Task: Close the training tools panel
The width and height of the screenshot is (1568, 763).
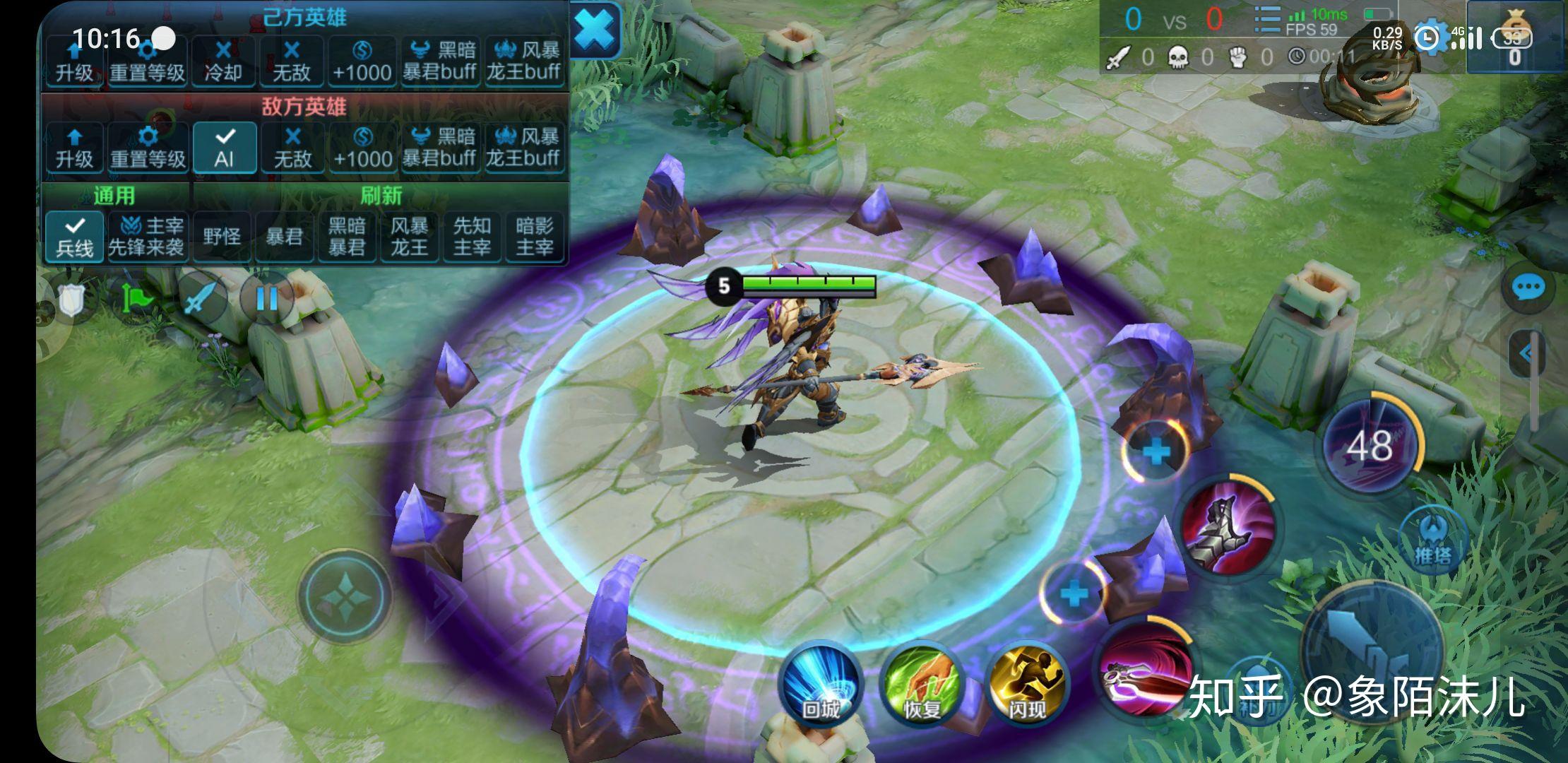Action: [595, 30]
